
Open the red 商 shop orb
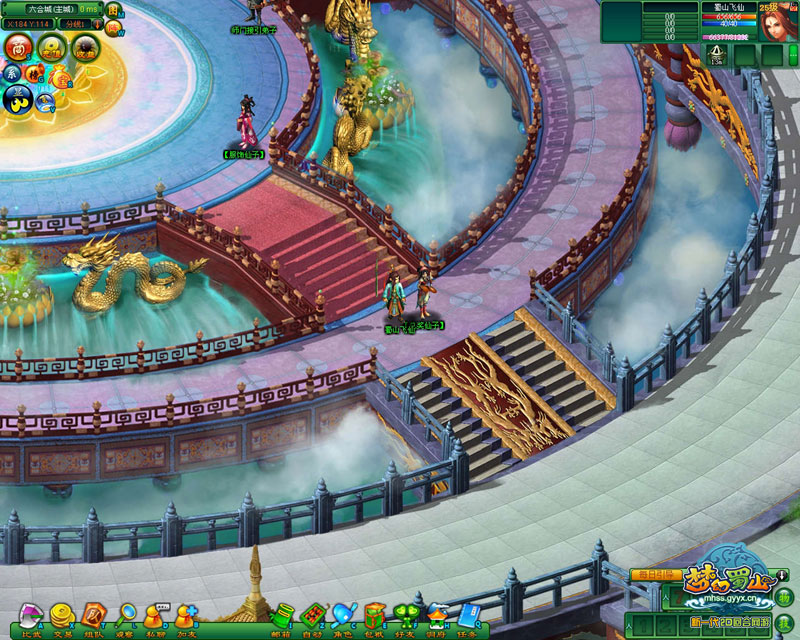pos(19,46)
